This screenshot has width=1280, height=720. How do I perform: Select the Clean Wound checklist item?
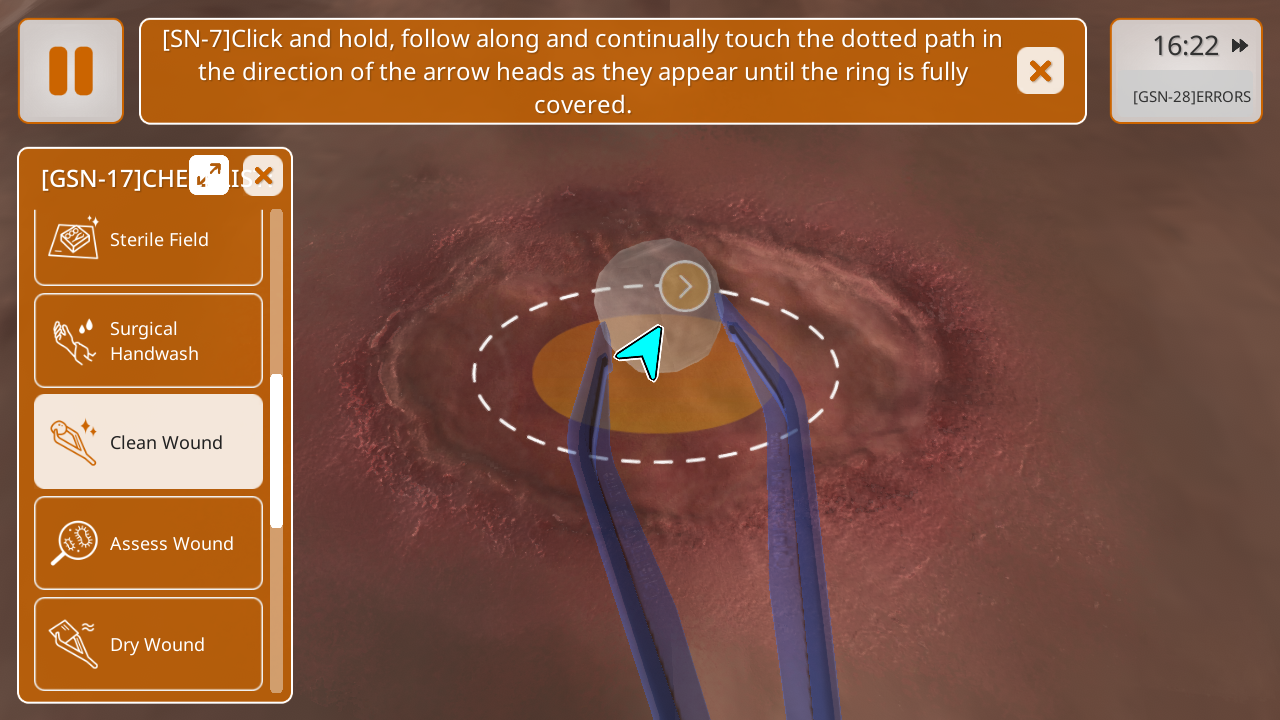pyautogui.click(x=148, y=442)
